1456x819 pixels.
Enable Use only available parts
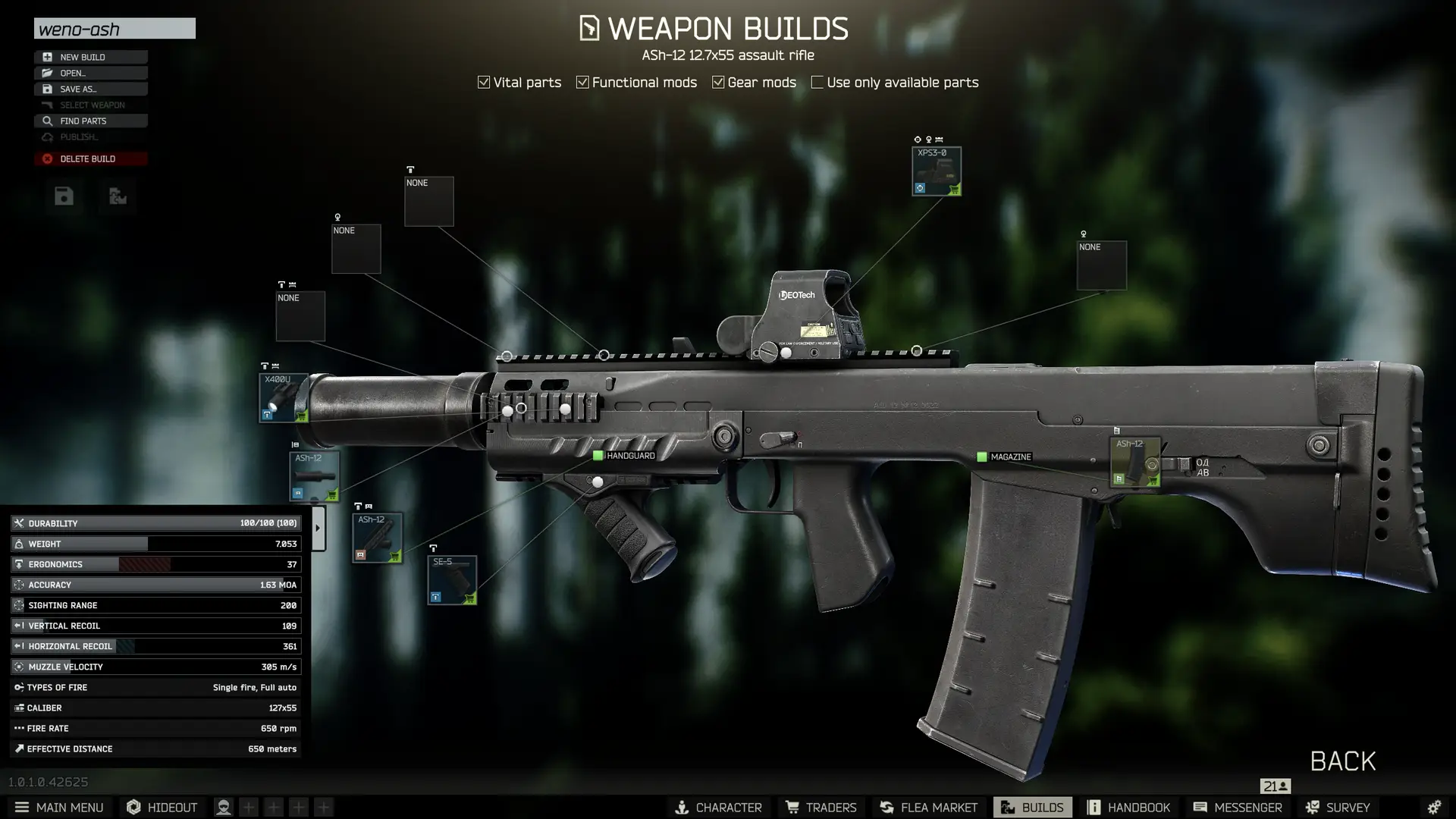pos(817,82)
